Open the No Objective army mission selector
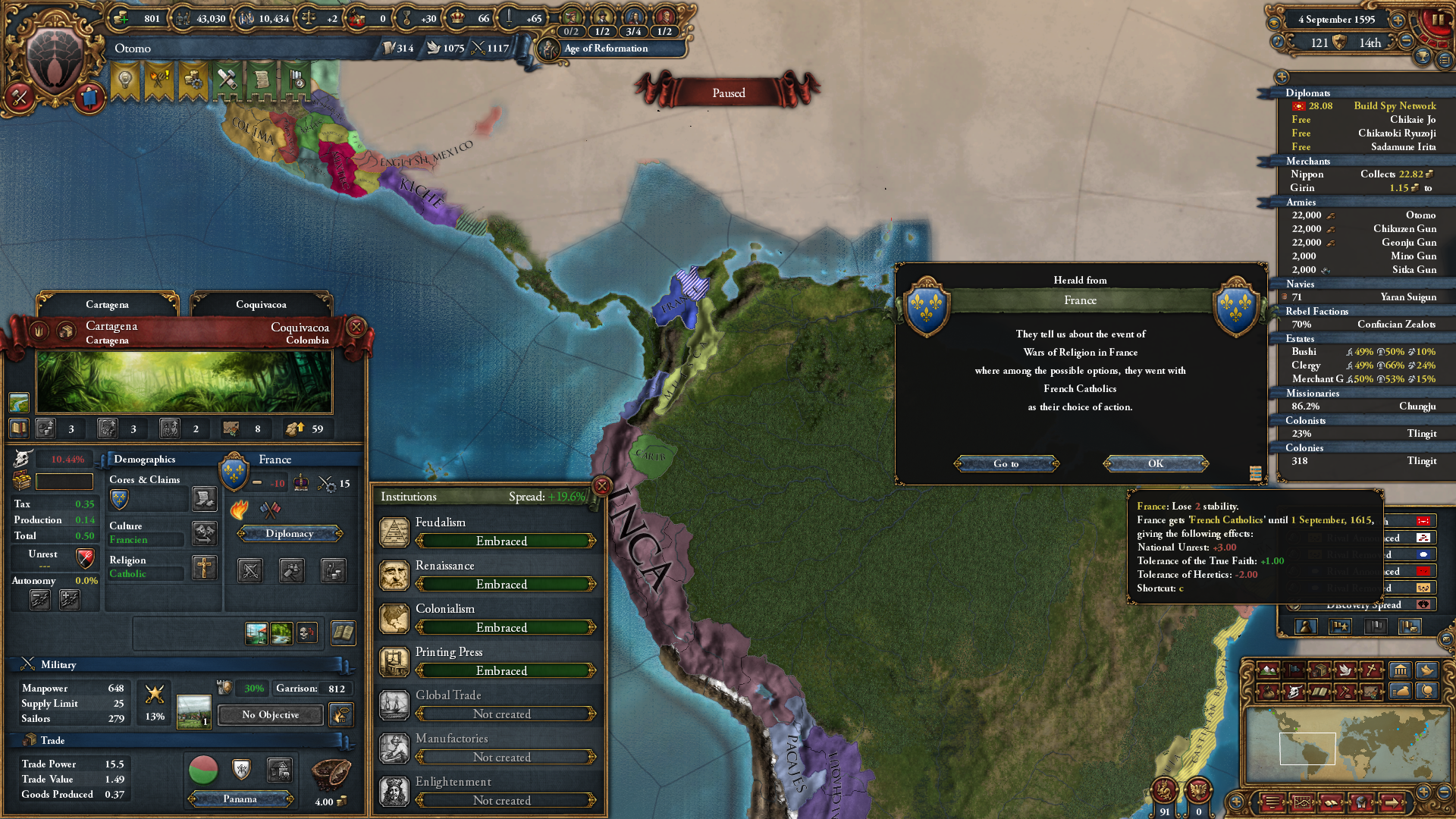Viewport: 1456px width, 819px height. point(270,714)
